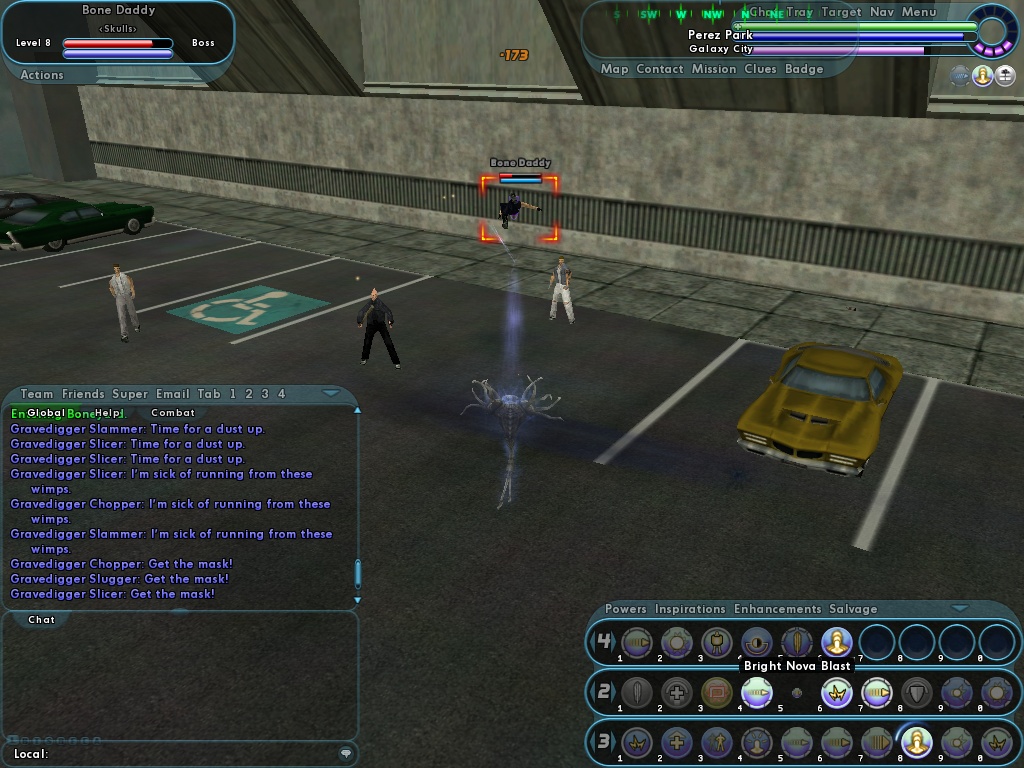Toggle the Target window
The height and width of the screenshot is (768, 1024).
[x=841, y=12]
